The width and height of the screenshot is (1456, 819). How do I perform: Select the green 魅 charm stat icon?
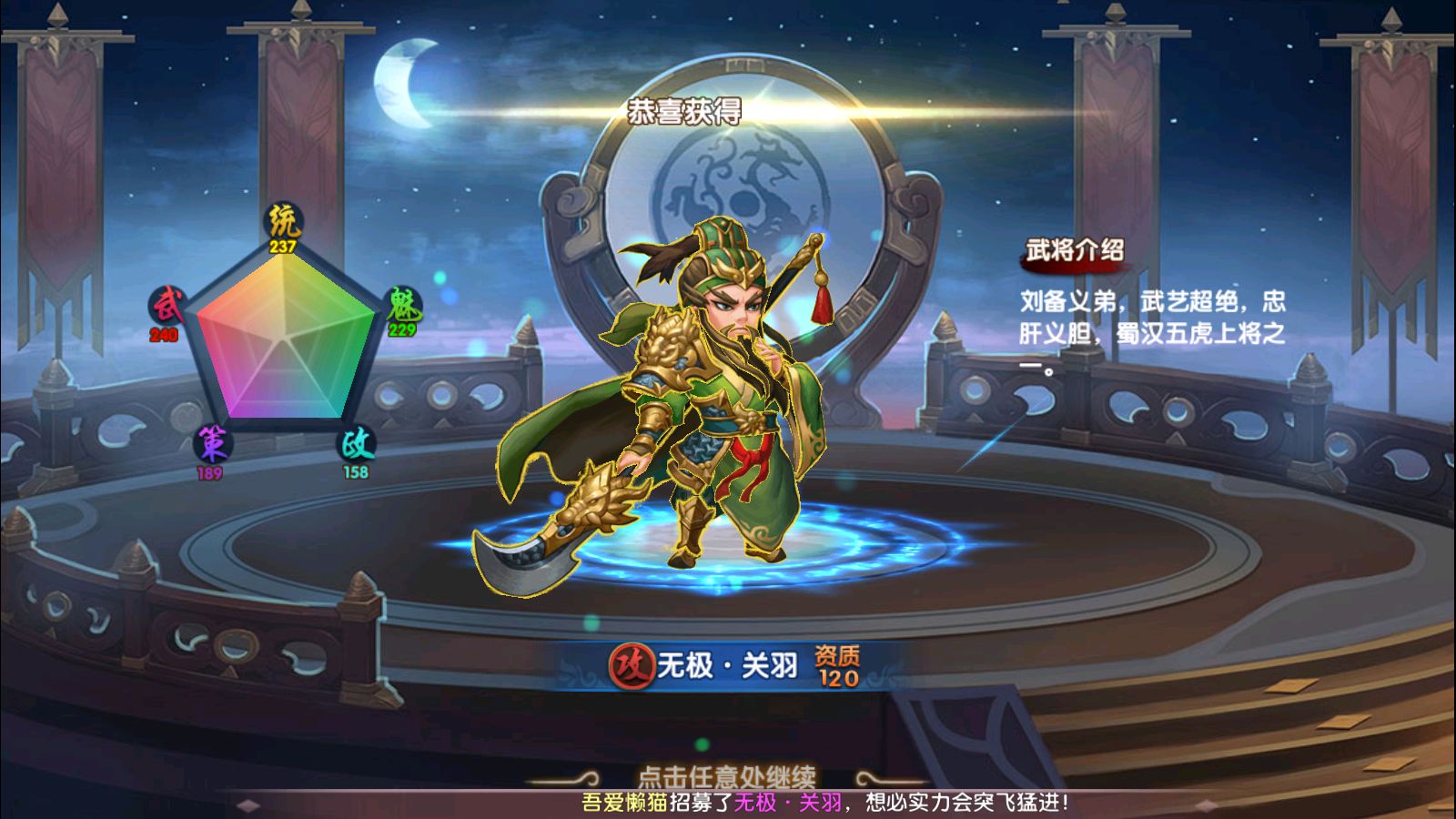point(401,306)
